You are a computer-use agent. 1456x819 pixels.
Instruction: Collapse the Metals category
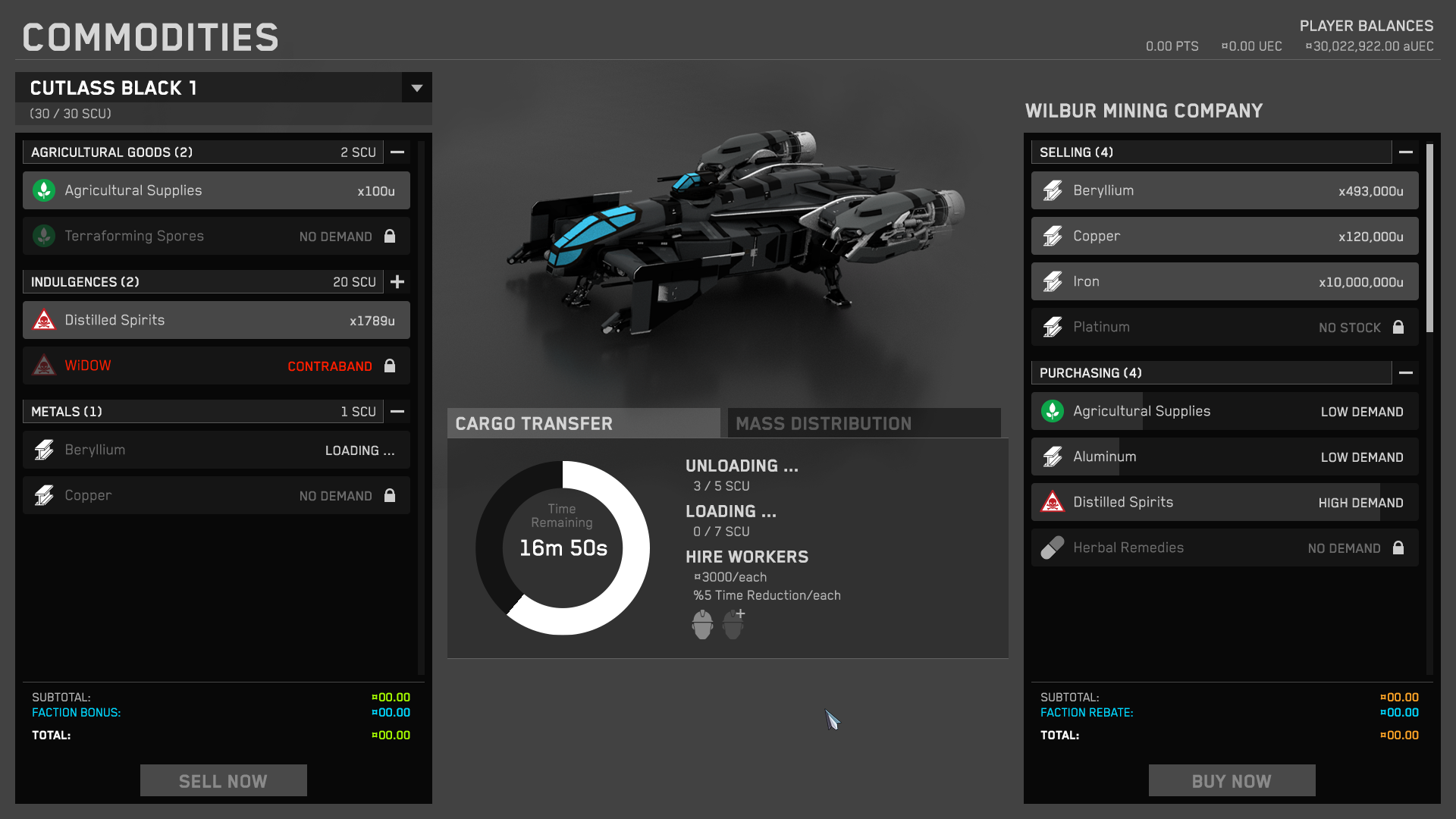point(397,412)
